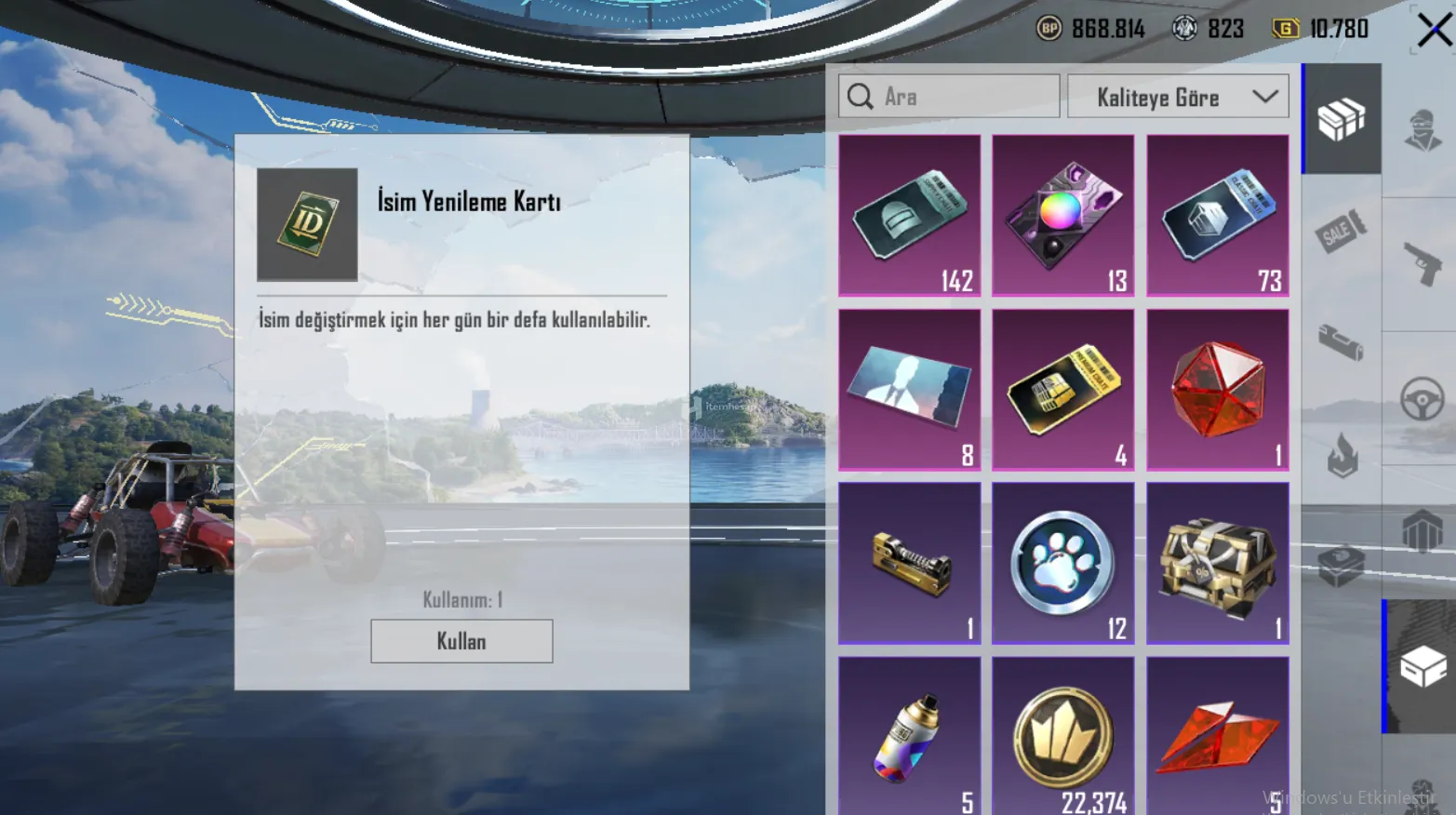The image size is (1456, 815).
Task: Open the Kaliteye Göre sort dropdown
Action: tap(1178, 97)
